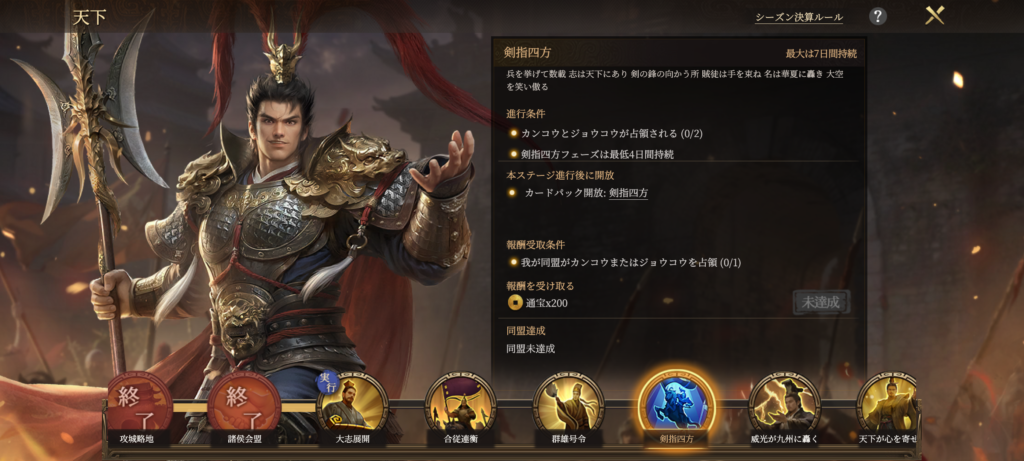Open the question mark help button
Screen dimensions: 1024x461
877,16
